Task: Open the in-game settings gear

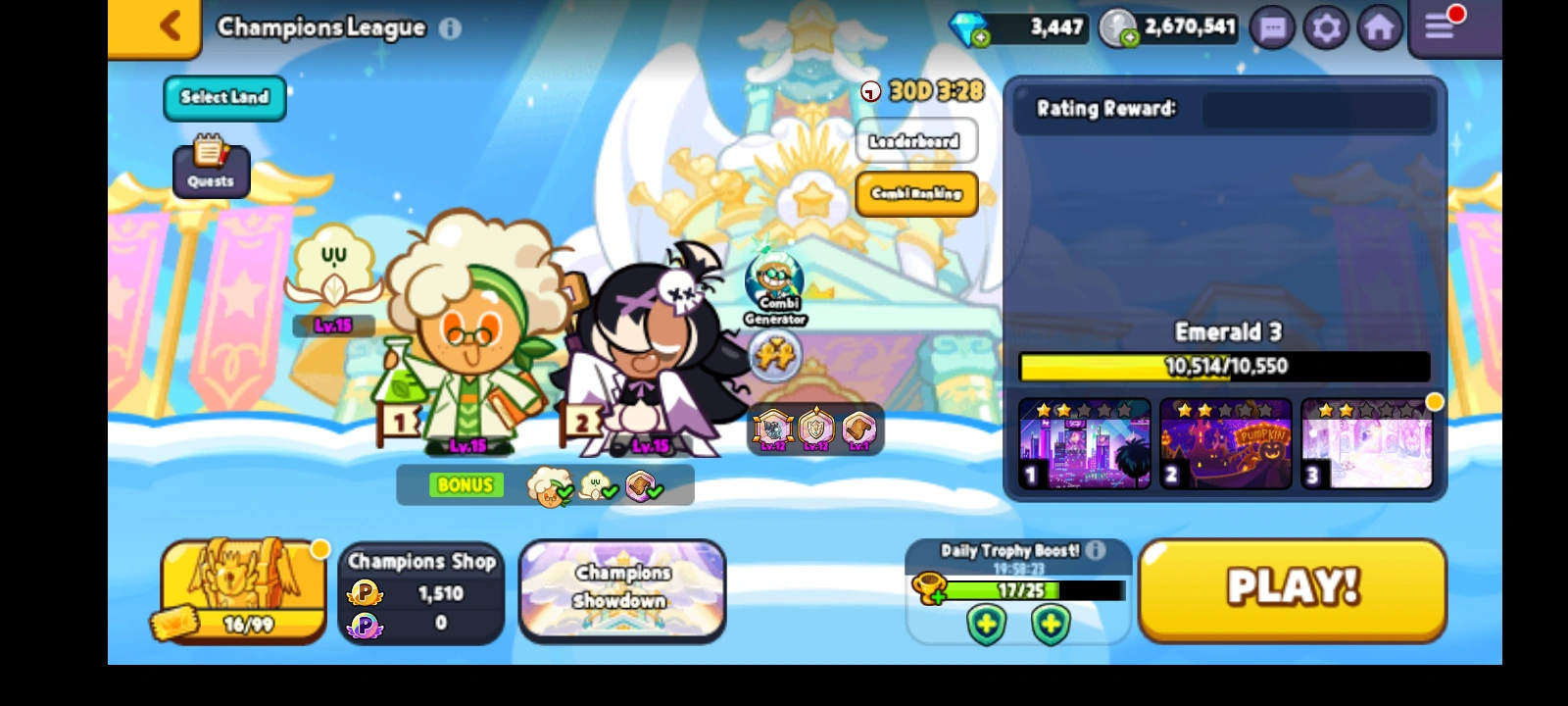Action: (1326, 27)
